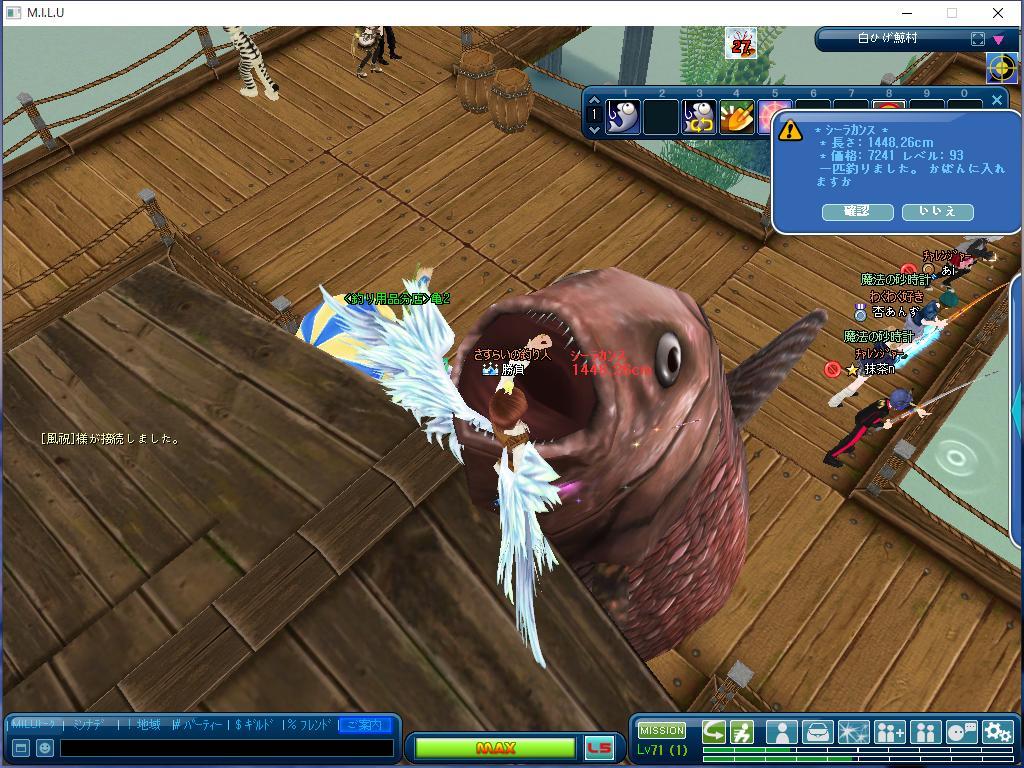Open the yellow target compass icon
The image size is (1024, 768).
click(x=1001, y=68)
